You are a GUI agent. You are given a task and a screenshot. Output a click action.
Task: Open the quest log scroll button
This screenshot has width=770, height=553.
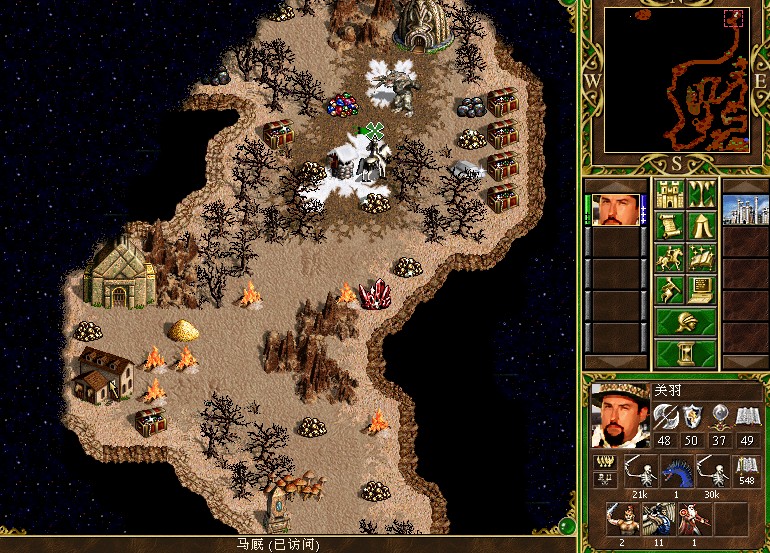670,225
